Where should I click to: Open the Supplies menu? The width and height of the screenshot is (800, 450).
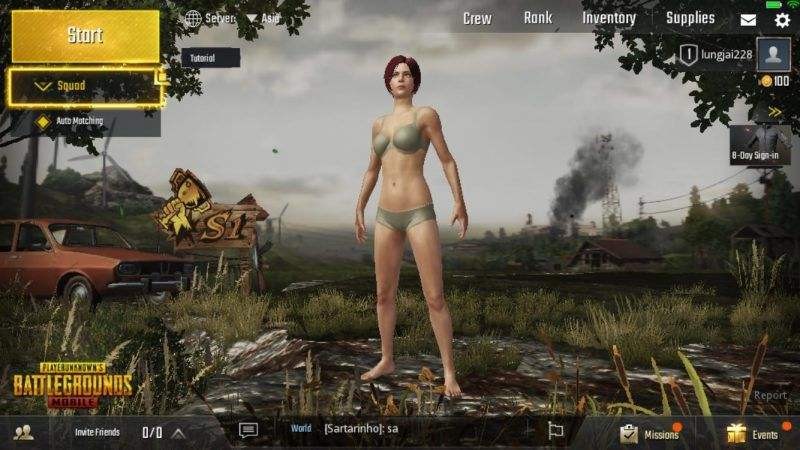(x=691, y=18)
